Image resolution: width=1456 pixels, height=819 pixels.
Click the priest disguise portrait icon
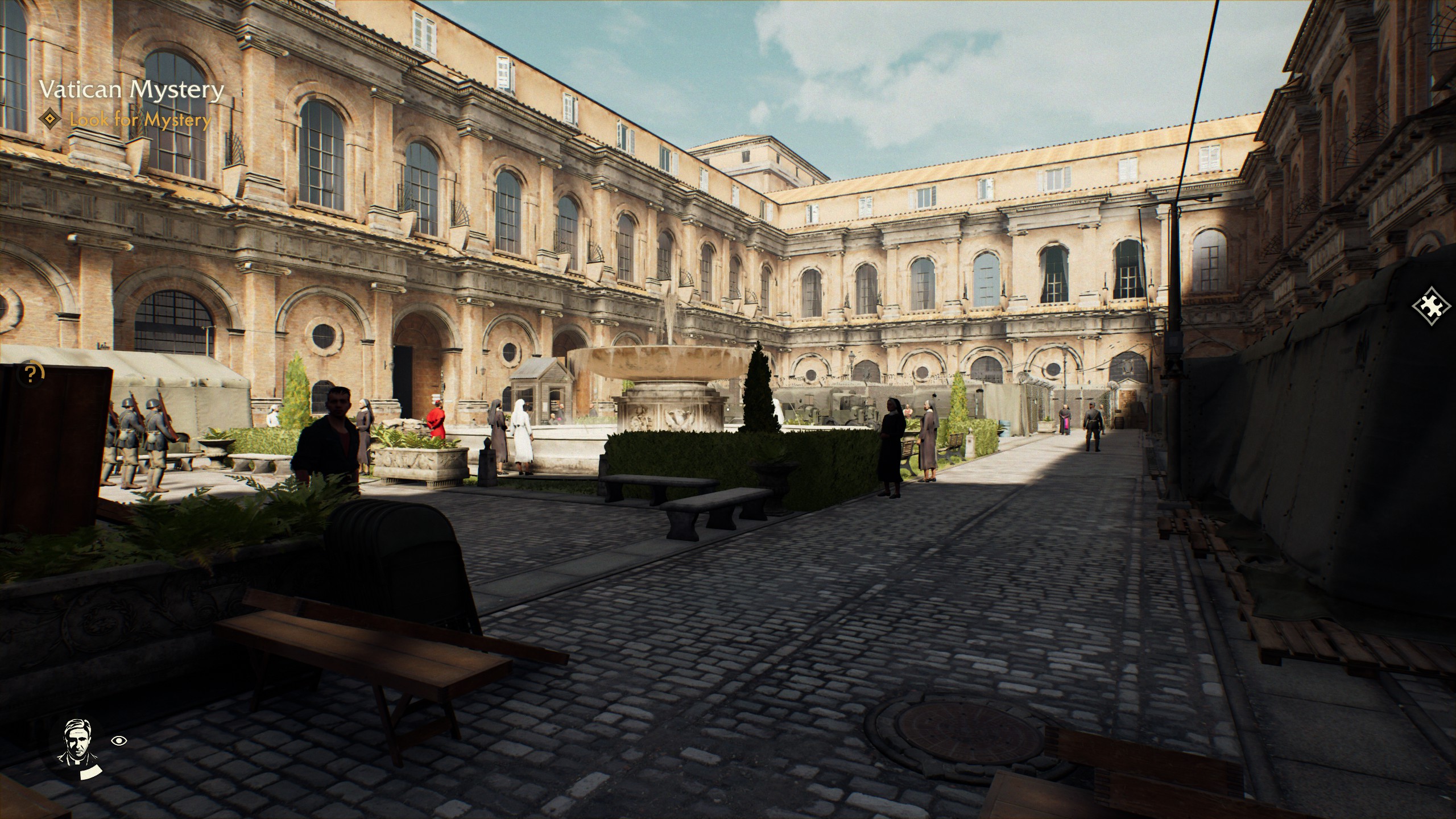click(78, 741)
